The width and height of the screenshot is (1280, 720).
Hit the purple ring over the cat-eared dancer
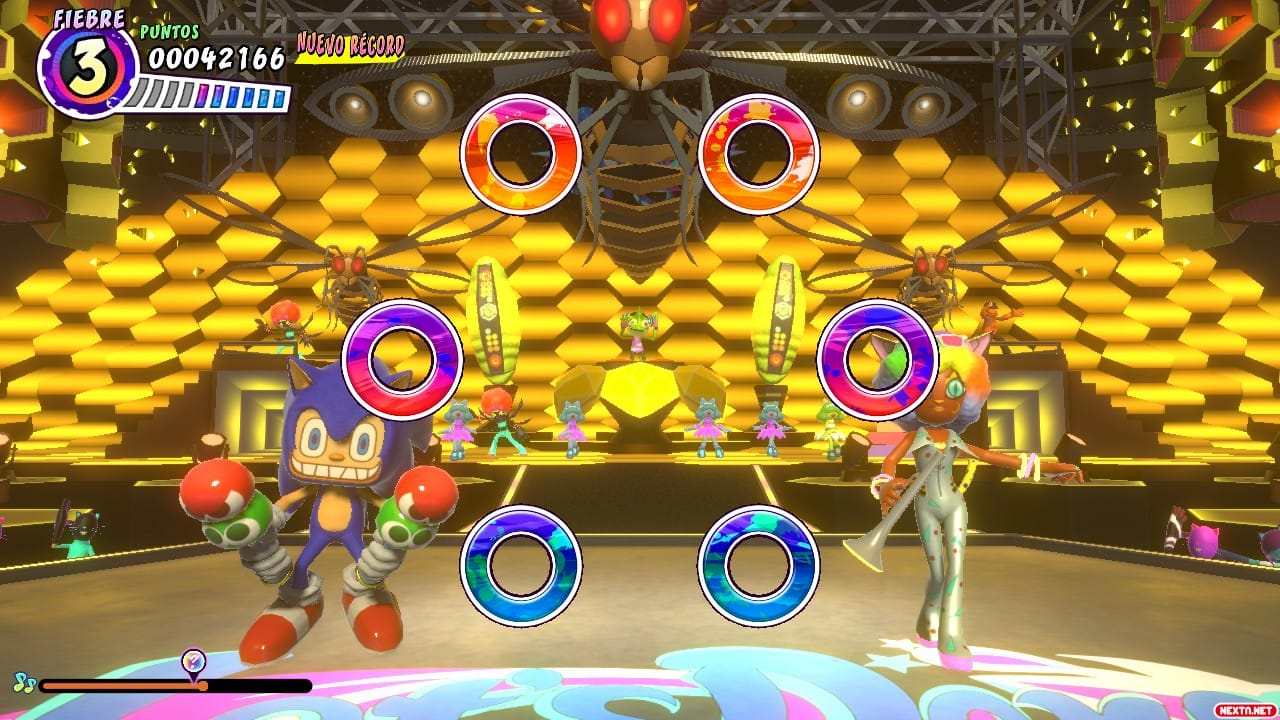point(877,360)
